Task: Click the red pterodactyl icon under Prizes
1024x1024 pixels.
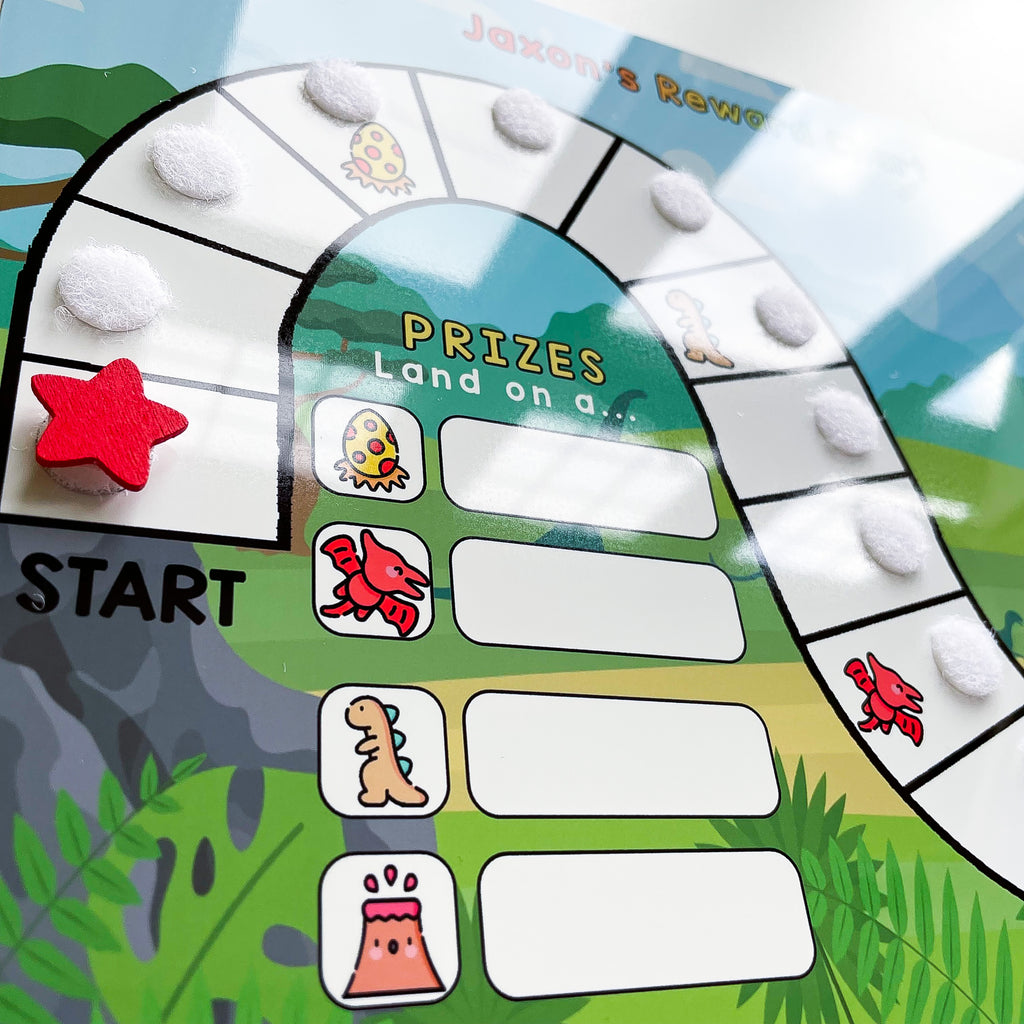Action: [x=373, y=581]
